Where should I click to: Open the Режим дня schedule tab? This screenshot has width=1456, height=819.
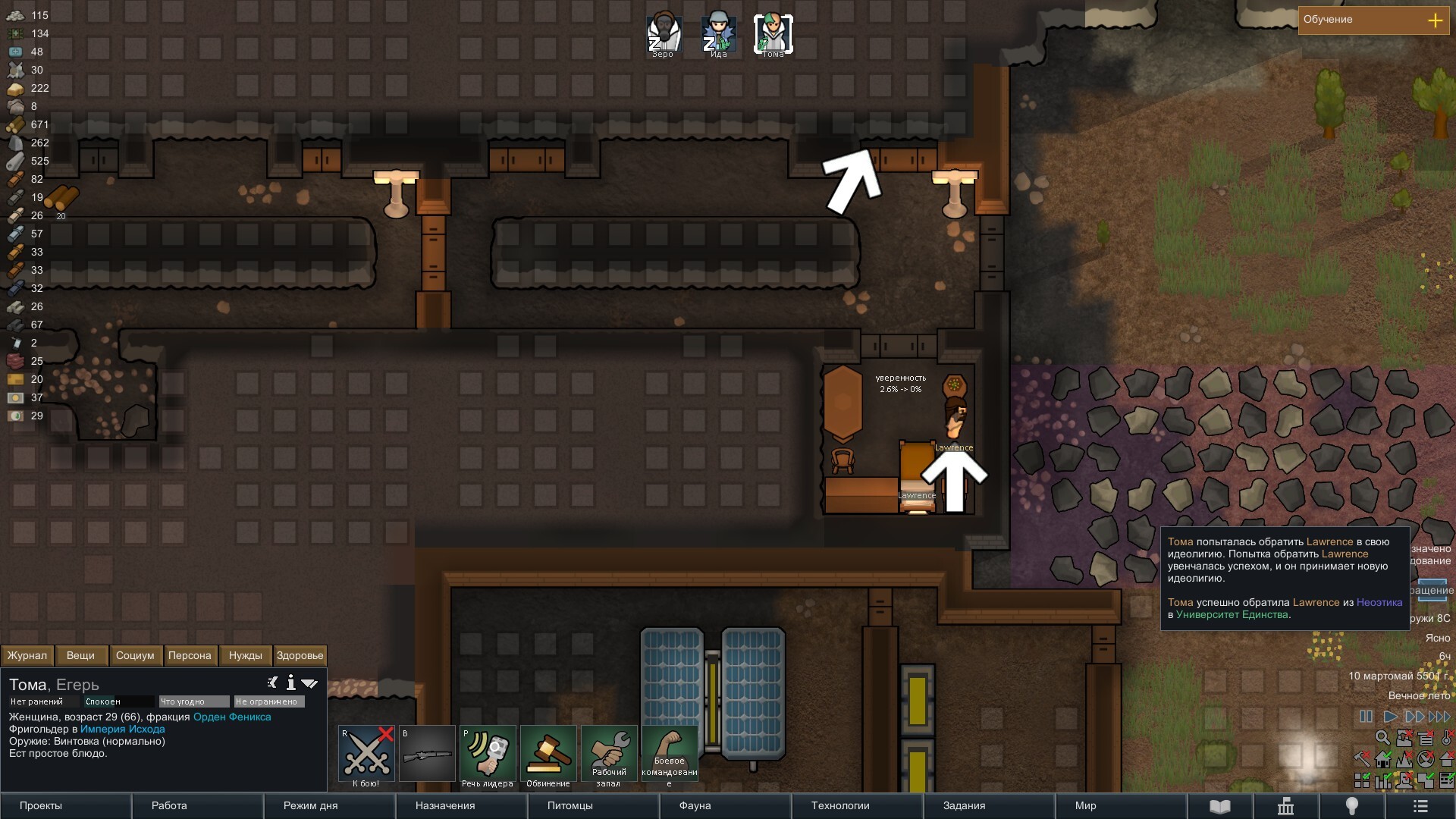click(x=329, y=806)
